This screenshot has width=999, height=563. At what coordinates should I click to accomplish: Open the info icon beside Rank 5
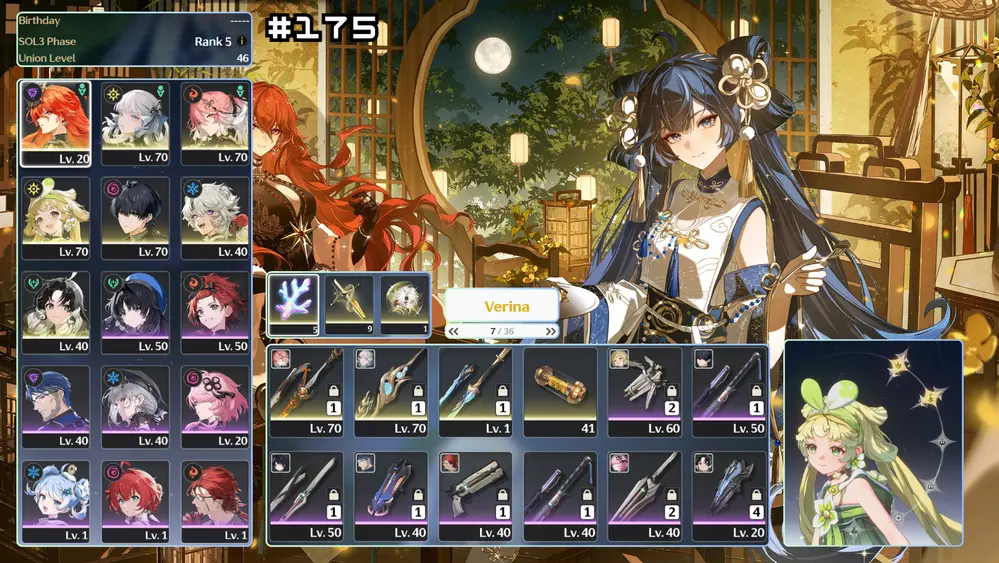tap(241, 42)
